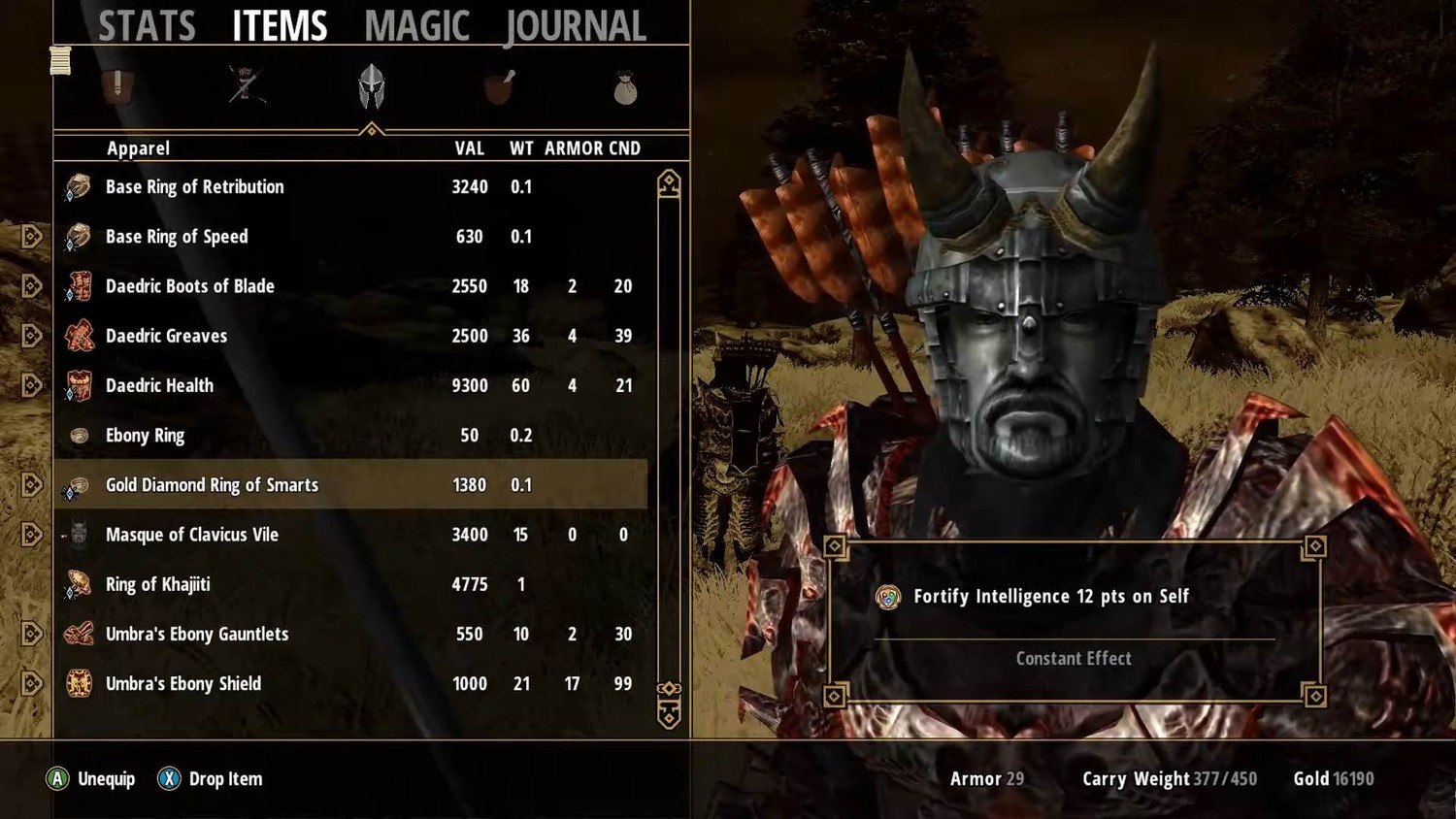The height and width of the screenshot is (819, 1456).
Task: Choose the Base Ring of Speed row
Action: (177, 237)
